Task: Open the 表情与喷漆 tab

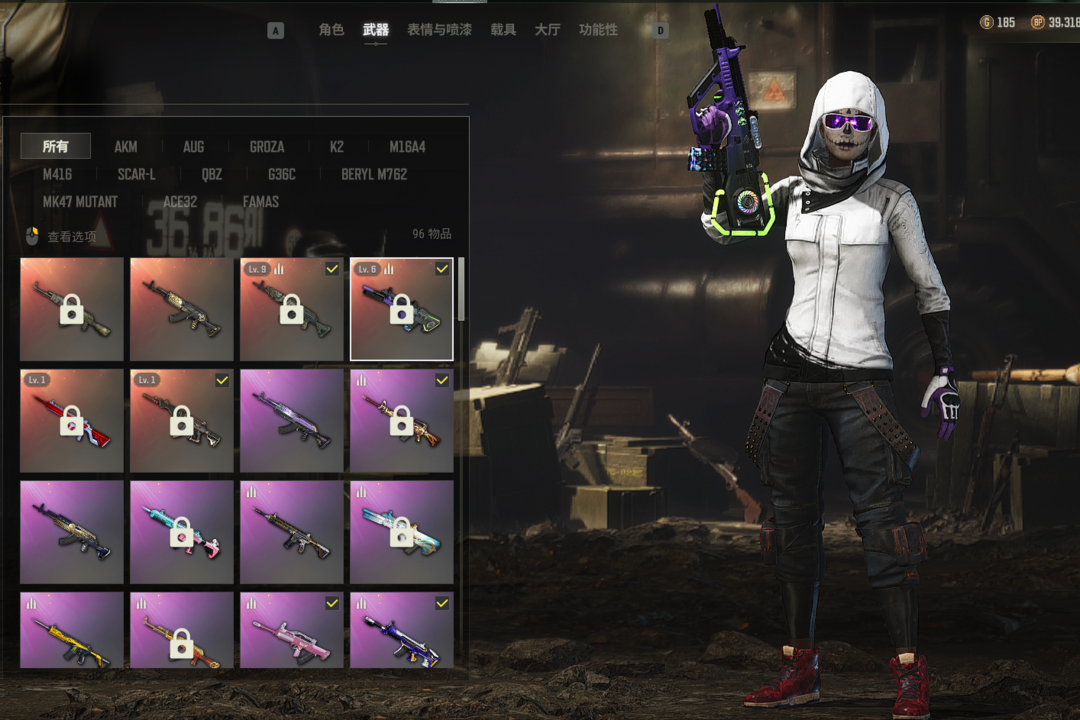Action: coord(439,30)
